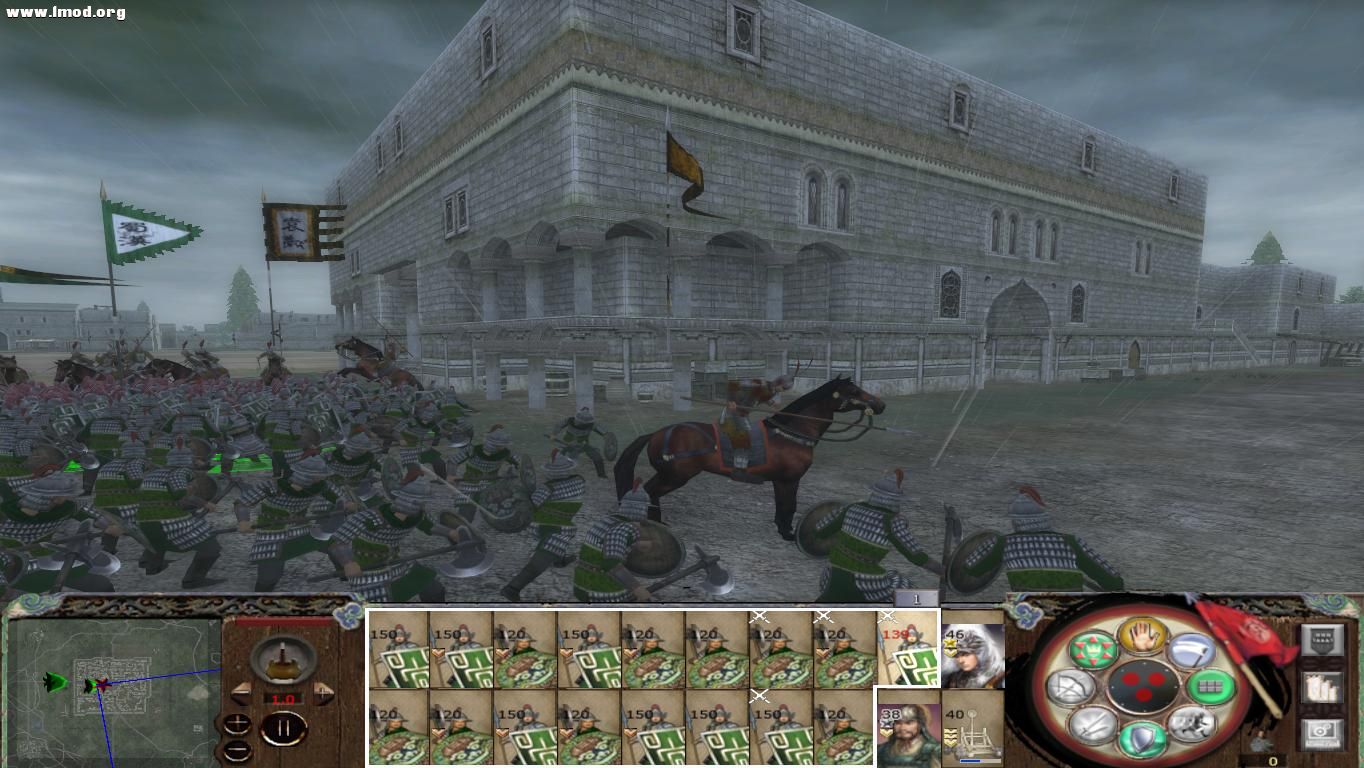Select the halt order hand icon

tap(1143, 634)
